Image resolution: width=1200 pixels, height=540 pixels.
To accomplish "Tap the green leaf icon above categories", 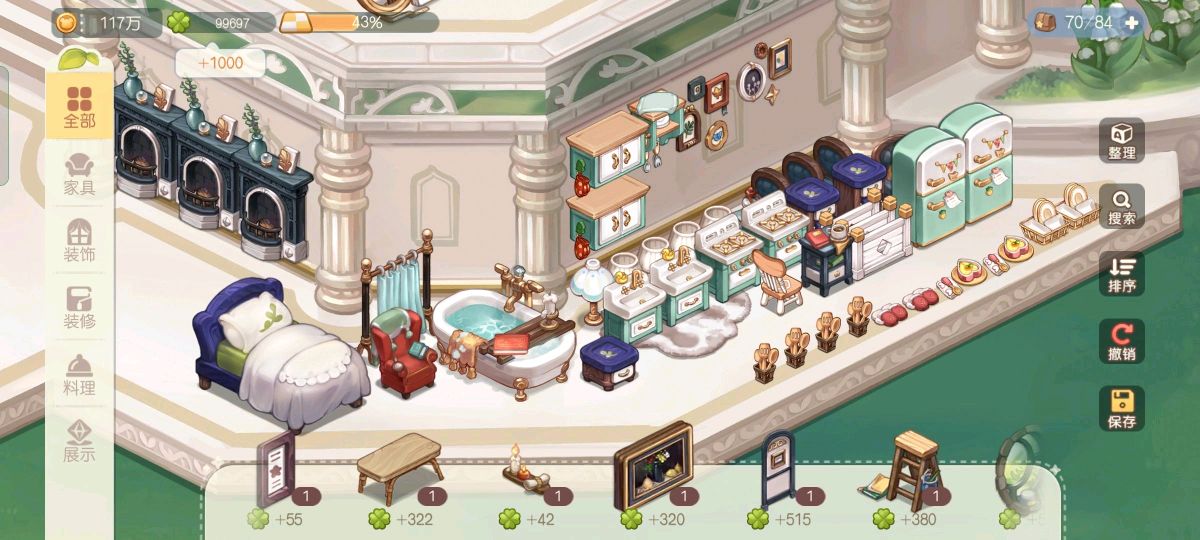I will tap(77, 58).
